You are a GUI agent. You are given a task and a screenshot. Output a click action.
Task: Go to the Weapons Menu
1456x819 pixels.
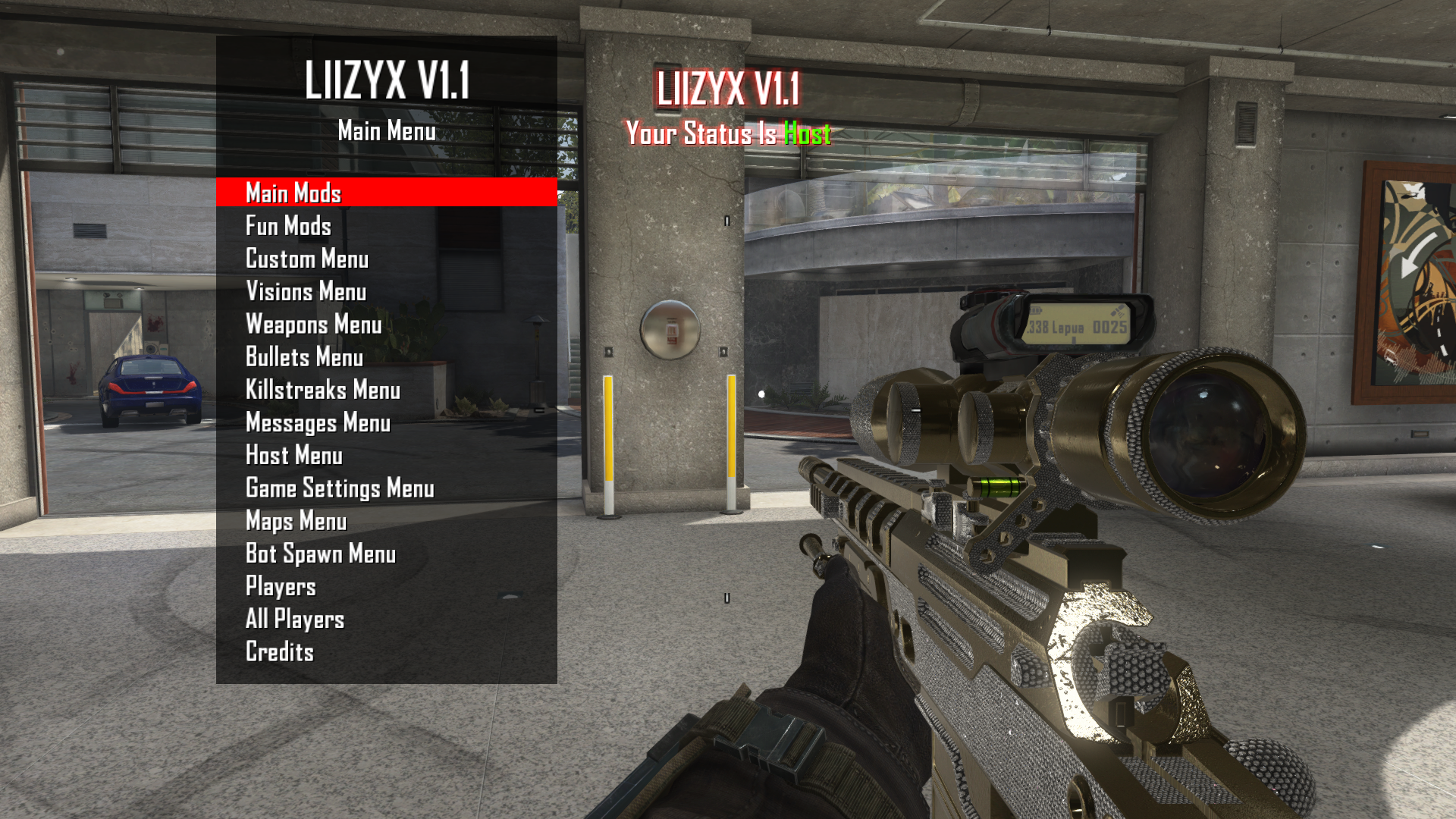click(313, 325)
